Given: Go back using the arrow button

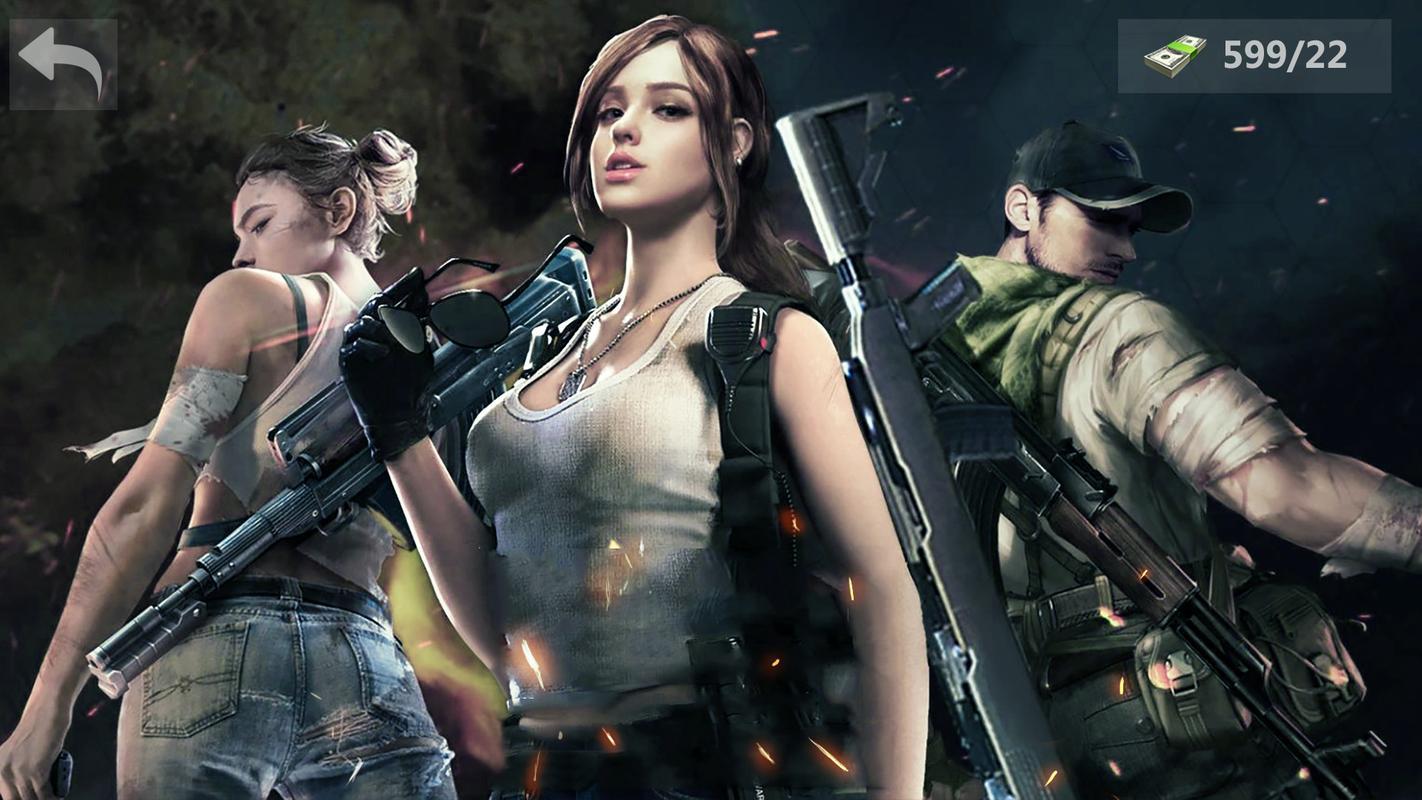Looking at the screenshot, I should [62, 62].
